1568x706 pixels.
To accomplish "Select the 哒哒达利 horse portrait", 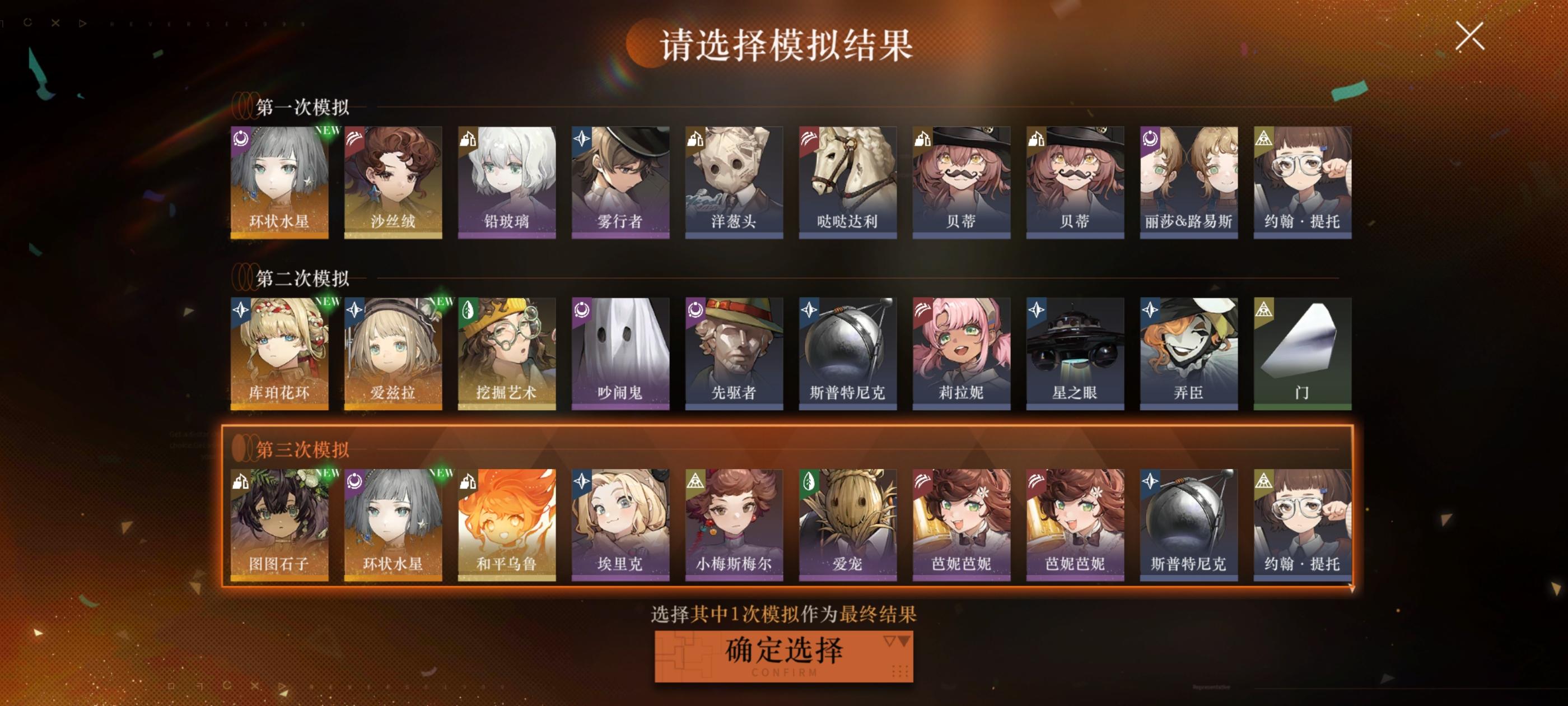I will (x=847, y=183).
